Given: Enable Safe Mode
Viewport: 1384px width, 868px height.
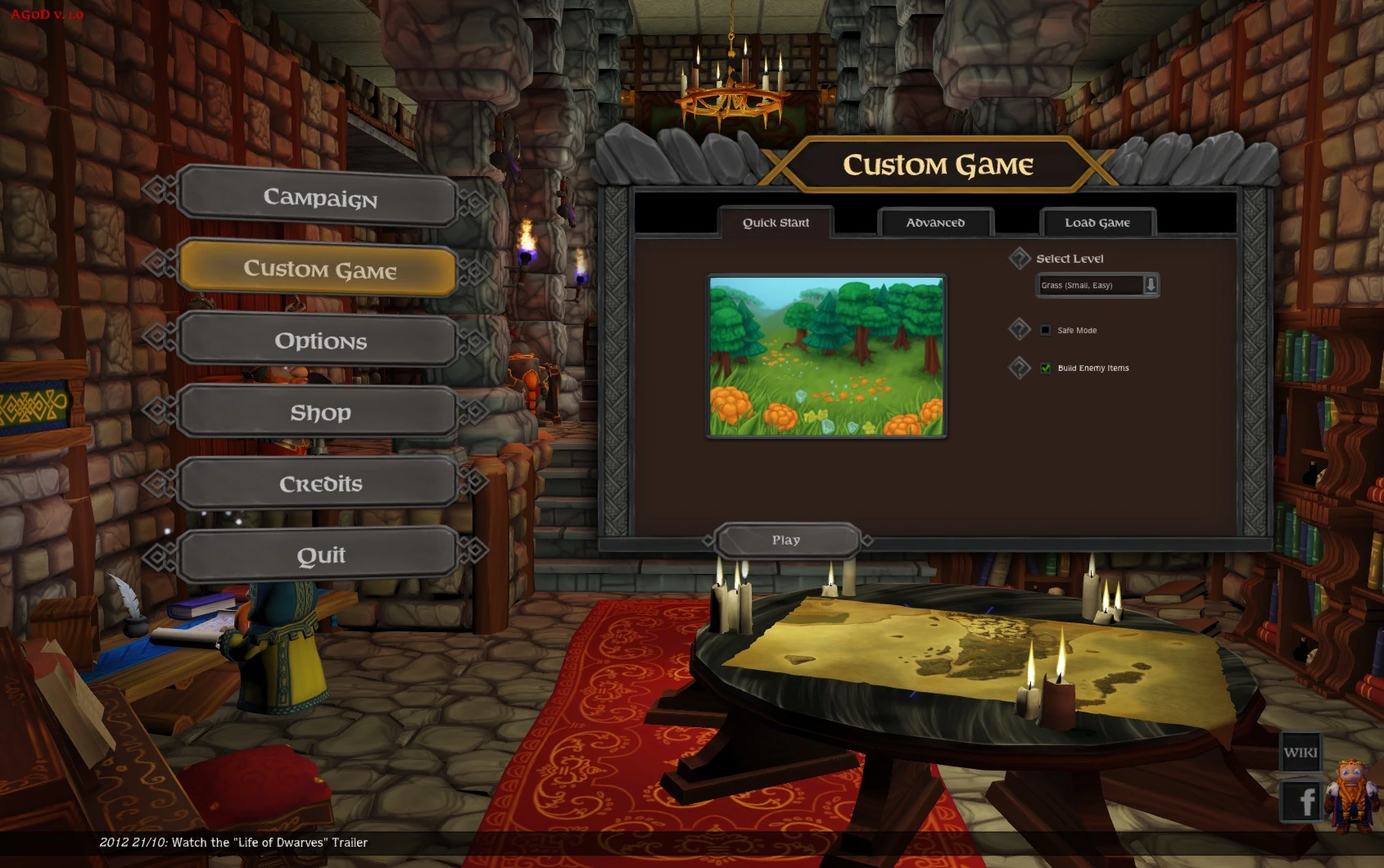Looking at the screenshot, I should point(1045,330).
